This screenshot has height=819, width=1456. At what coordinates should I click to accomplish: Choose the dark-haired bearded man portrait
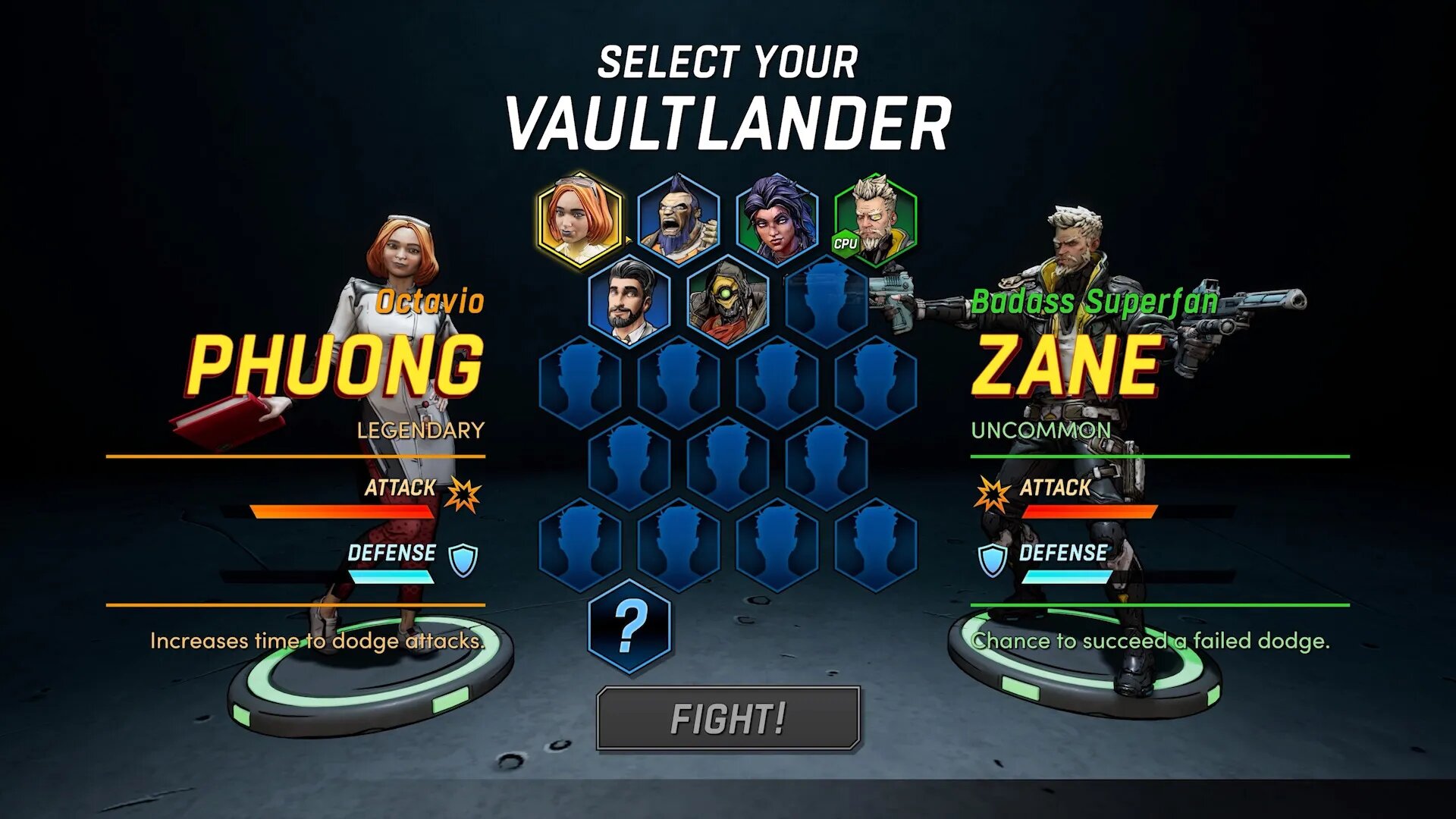[x=629, y=303]
